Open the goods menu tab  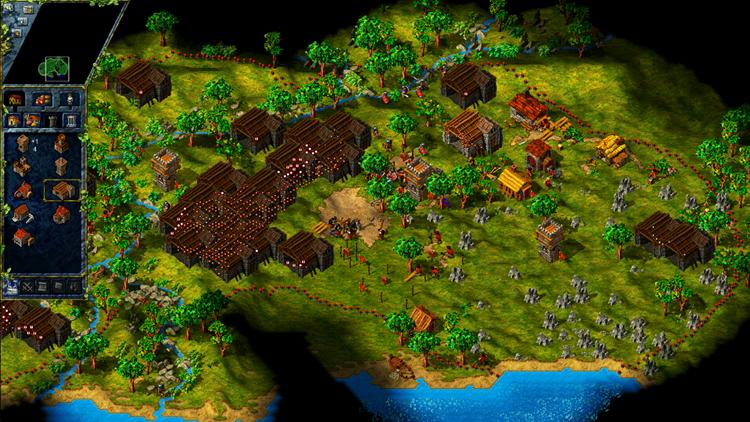point(42,99)
